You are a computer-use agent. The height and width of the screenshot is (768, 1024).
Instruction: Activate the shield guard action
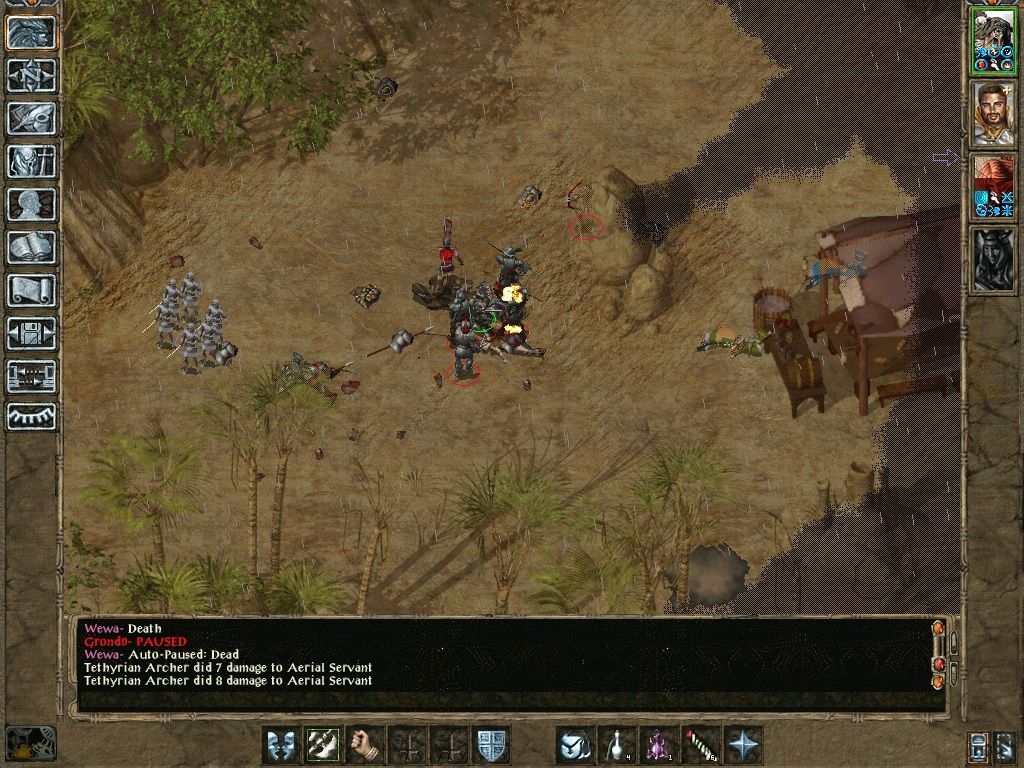tap(490, 745)
